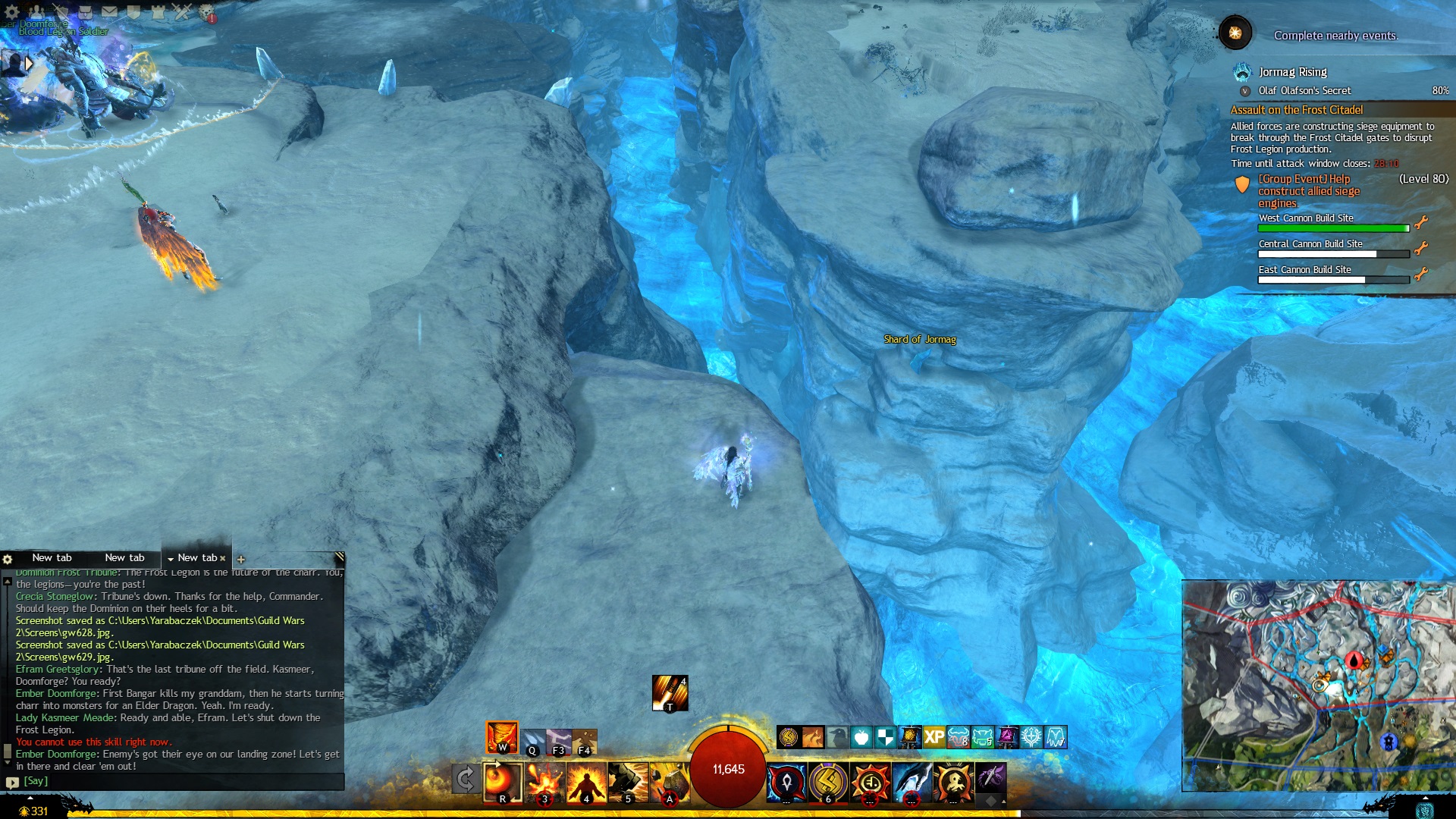Click the Complete nearby events content guide icon
The image size is (1456, 819).
(x=1235, y=33)
